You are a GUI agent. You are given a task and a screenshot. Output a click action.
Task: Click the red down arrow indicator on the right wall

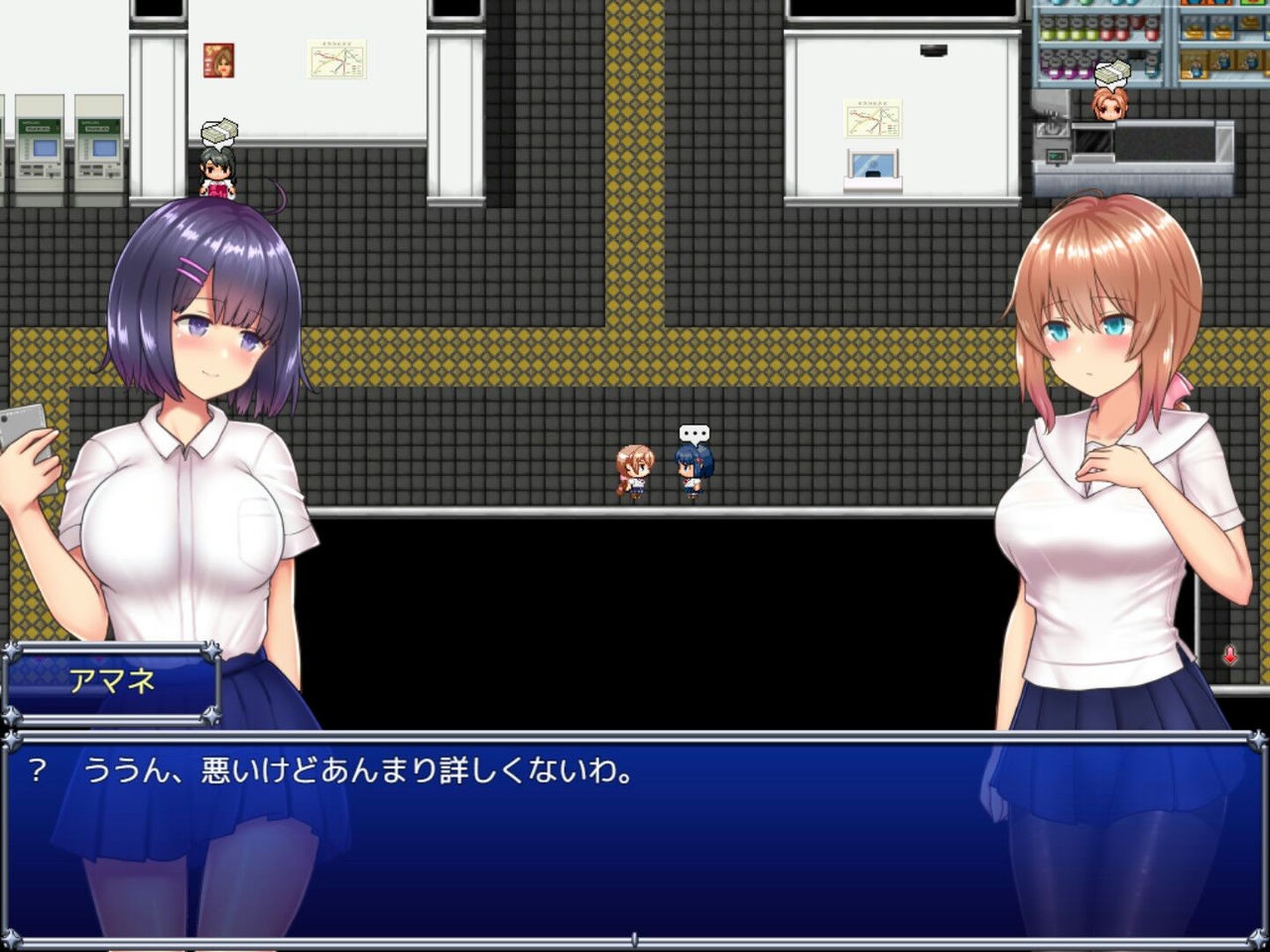point(1230,654)
